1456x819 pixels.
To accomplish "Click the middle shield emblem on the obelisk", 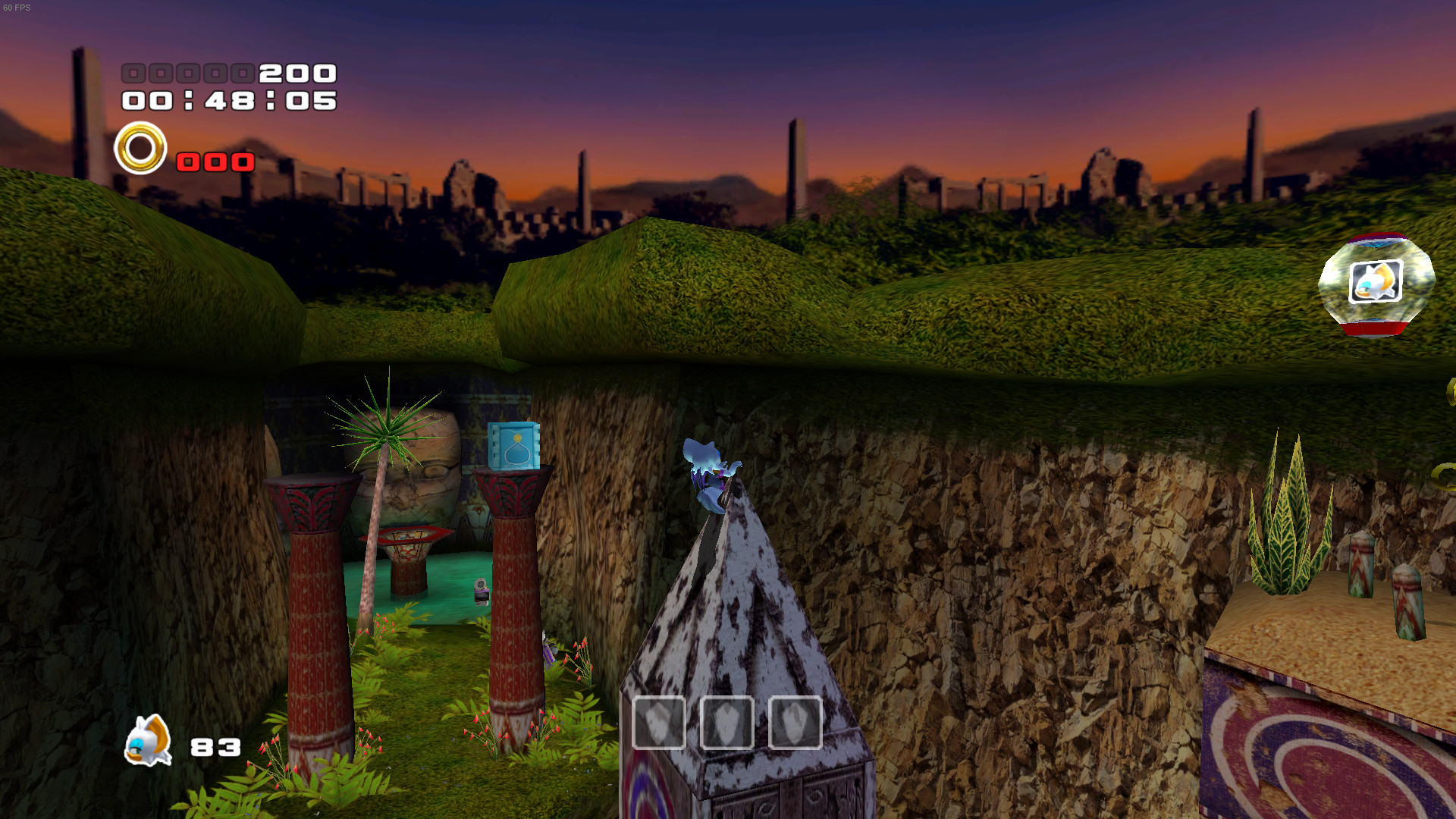I will click(x=726, y=723).
